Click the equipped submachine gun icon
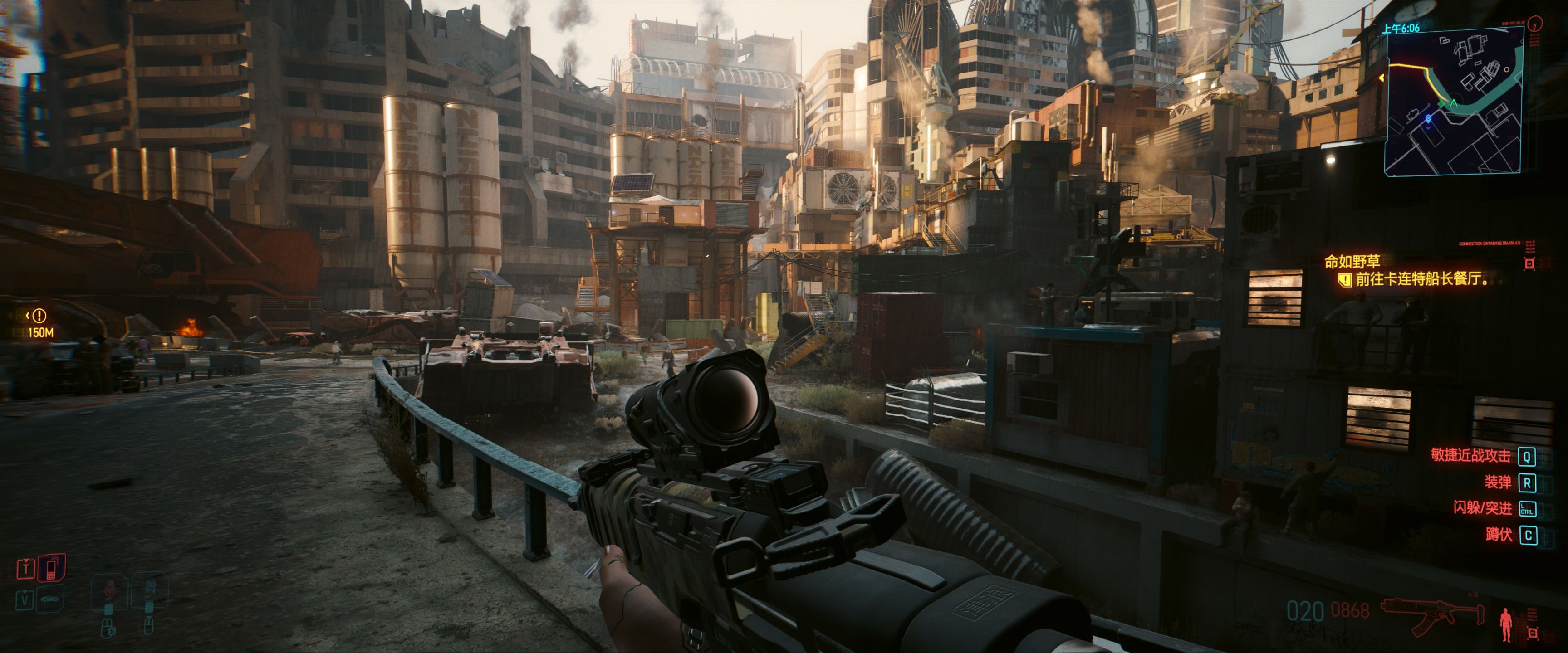This screenshot has width=1568, height=653. [1431, 613]
